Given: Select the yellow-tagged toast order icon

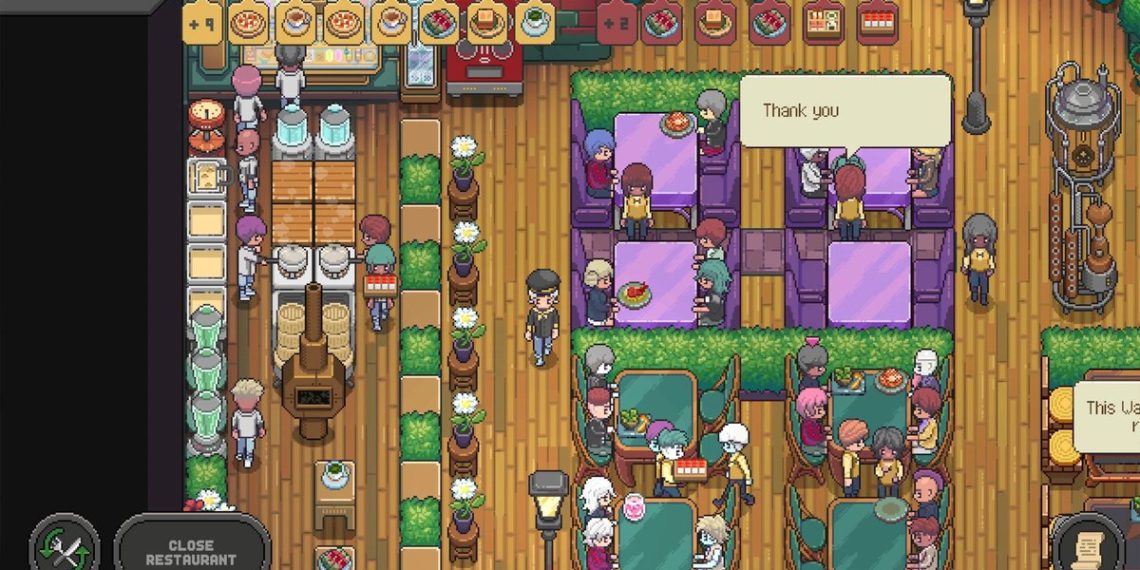Looking at the screenshot, I should tap(487, 22).
